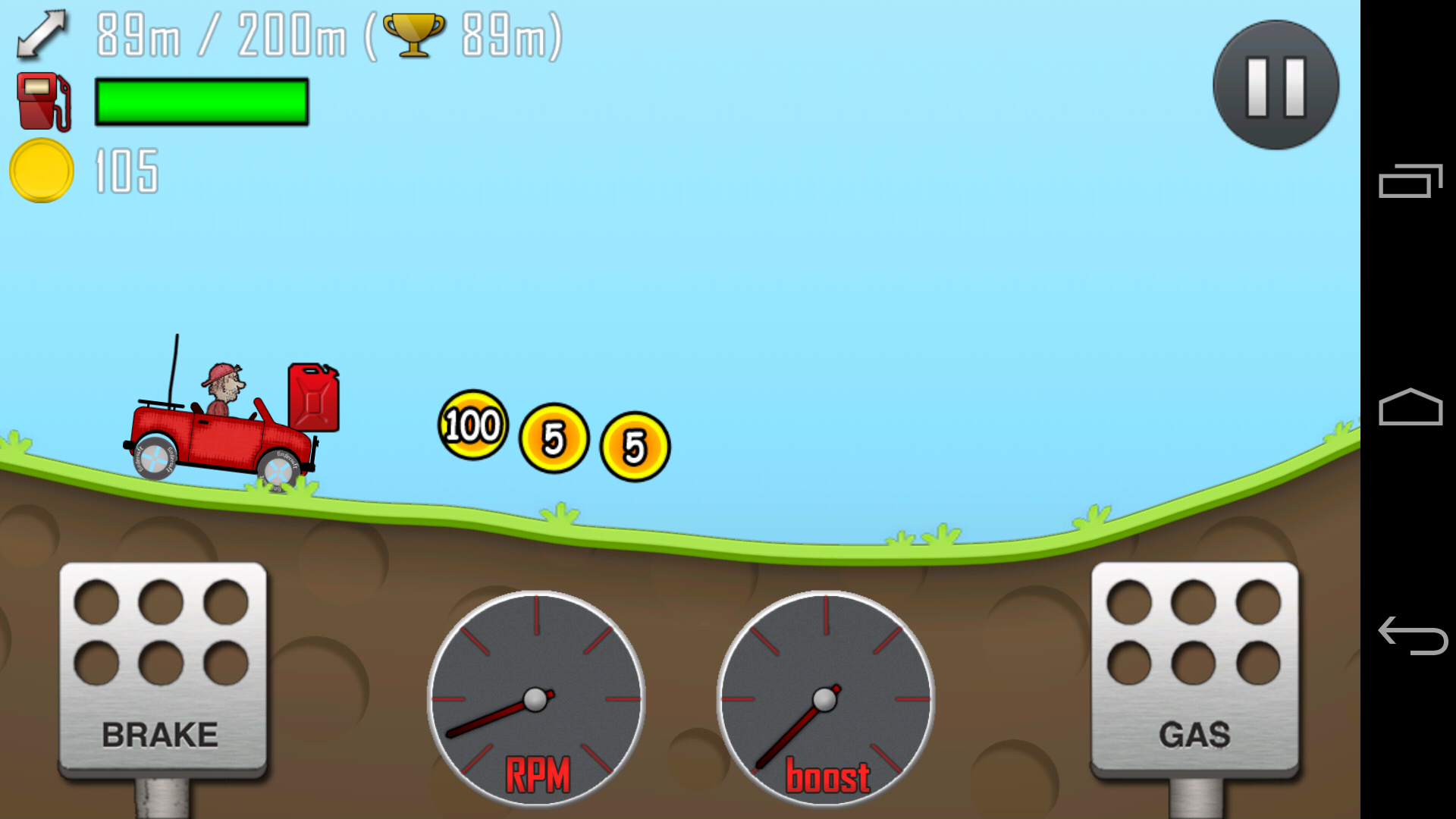Tap the BRAKE pedal

pyautogui.click(x=162, y=669)
